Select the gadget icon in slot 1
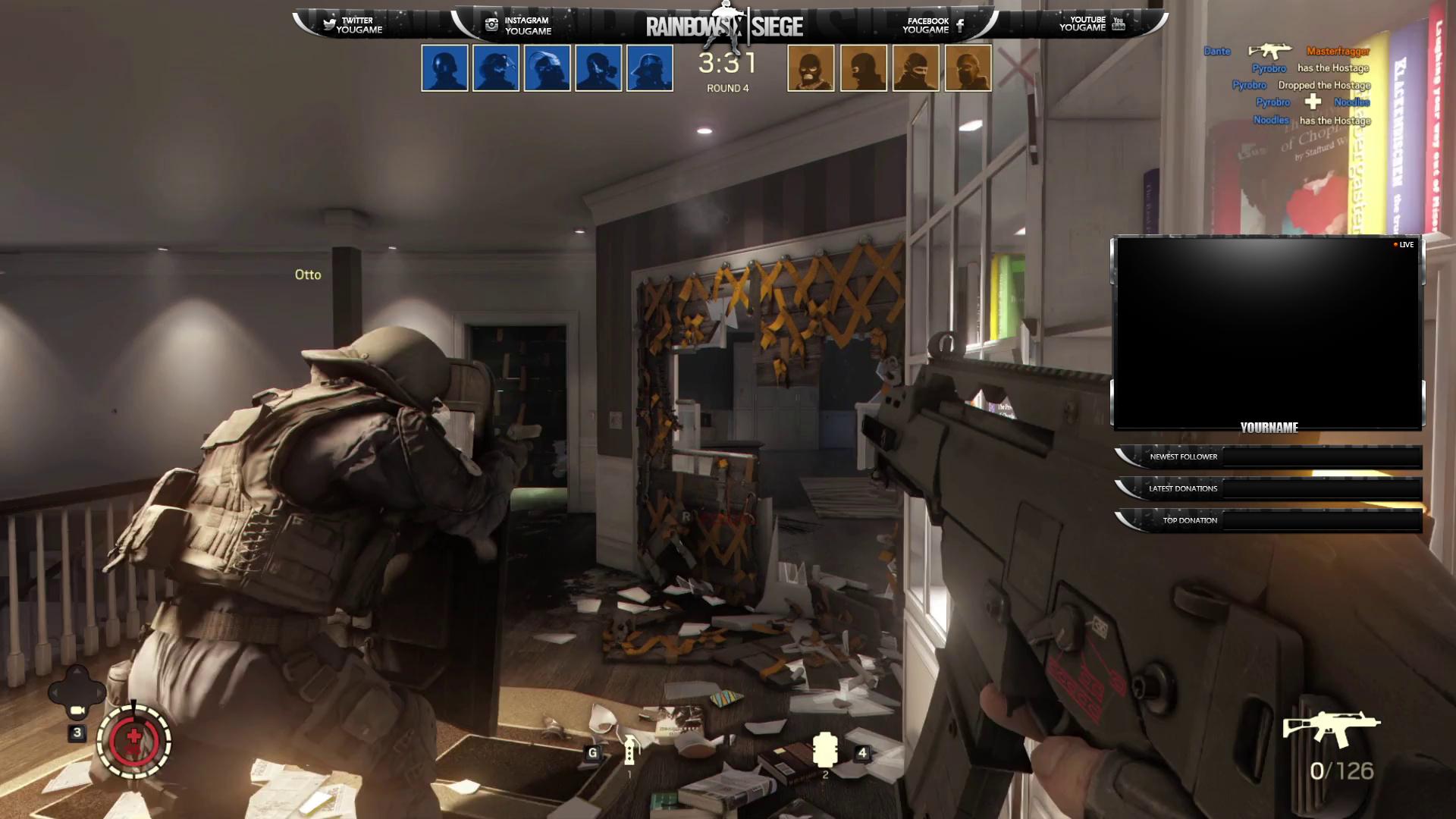Viewport: 1456px width, 819px height. click(629, 751)
